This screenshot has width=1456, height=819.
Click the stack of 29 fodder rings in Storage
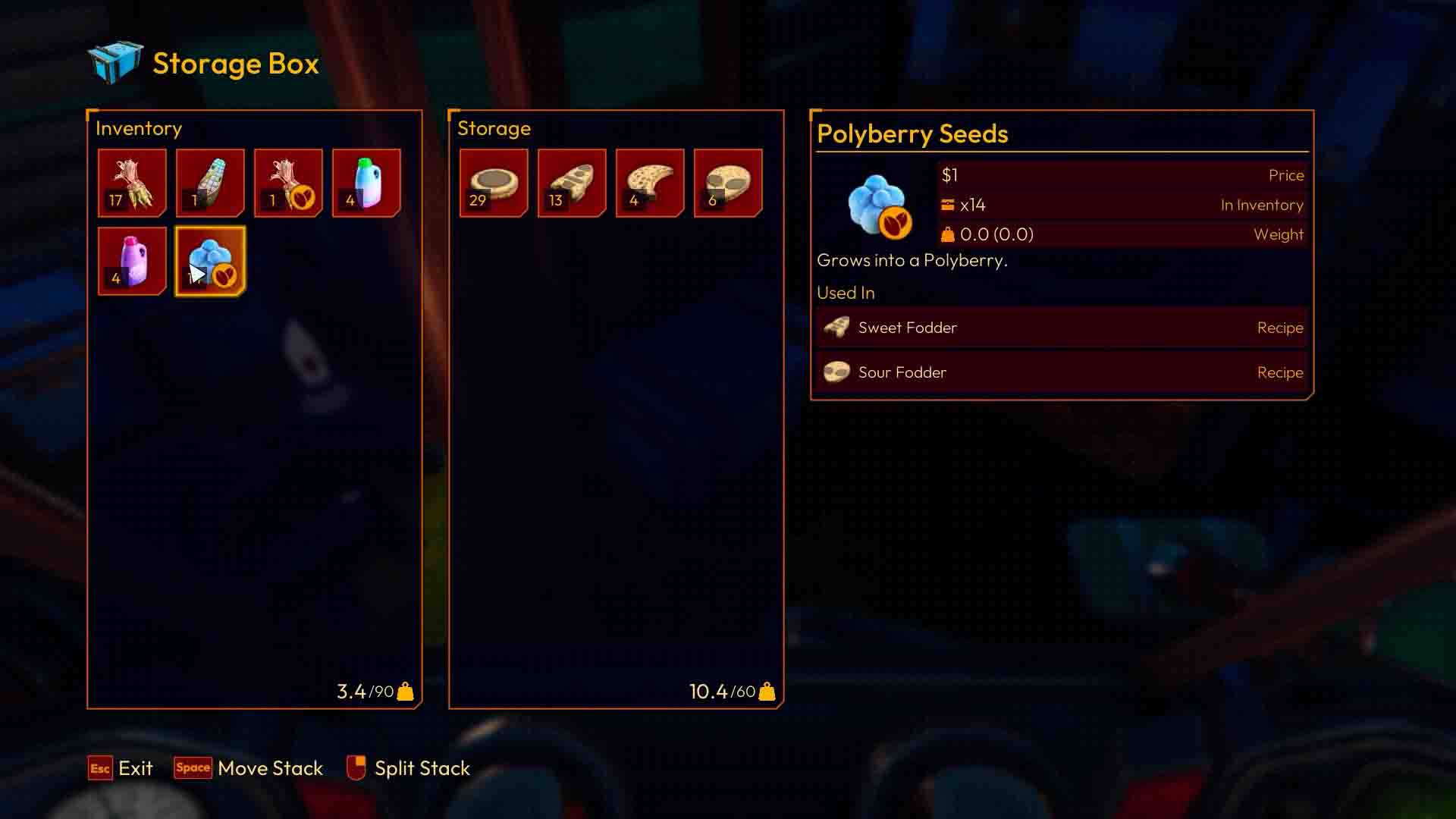point(494,182)
